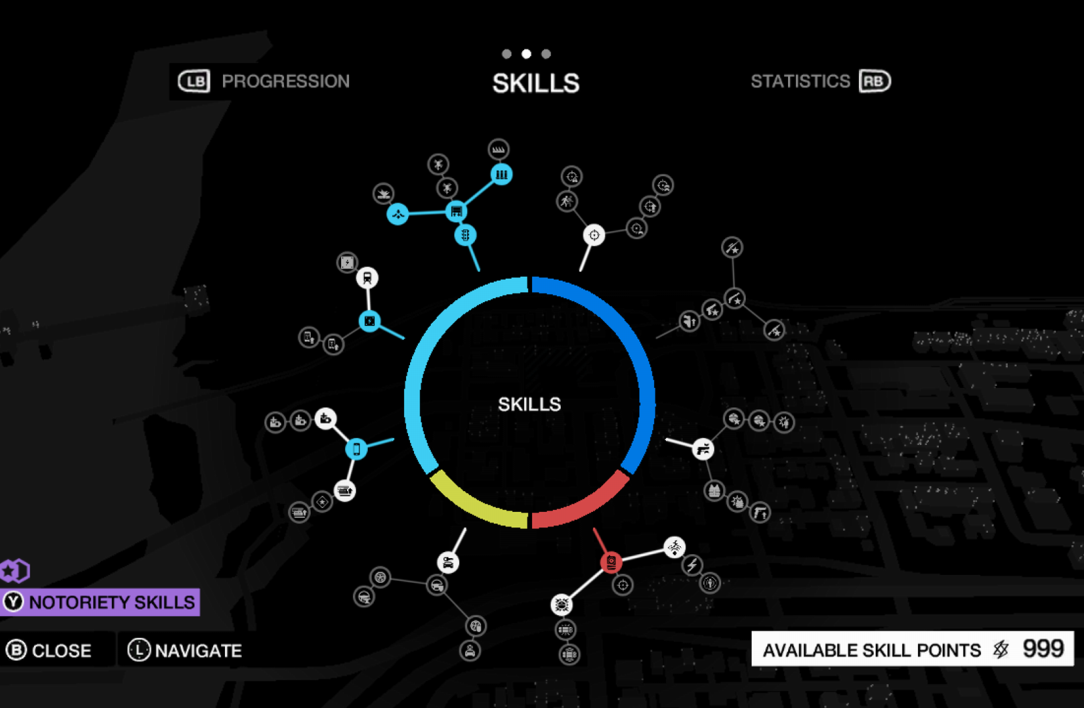Select the traffic light hacking skill
This screenshot has height=708, width=1084.
(x=465, y=235)
